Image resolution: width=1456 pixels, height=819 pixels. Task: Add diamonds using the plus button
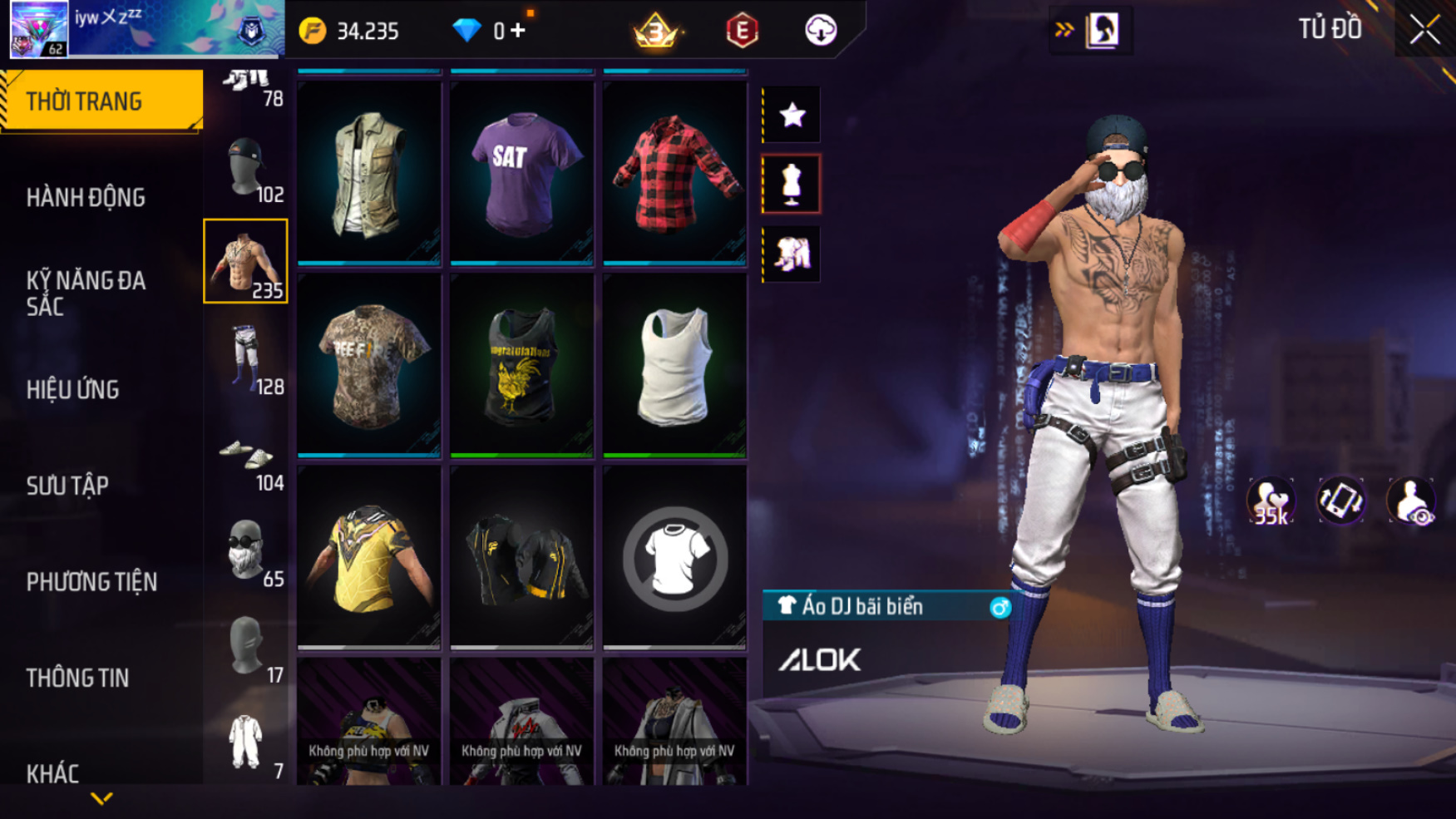[519, 31]
